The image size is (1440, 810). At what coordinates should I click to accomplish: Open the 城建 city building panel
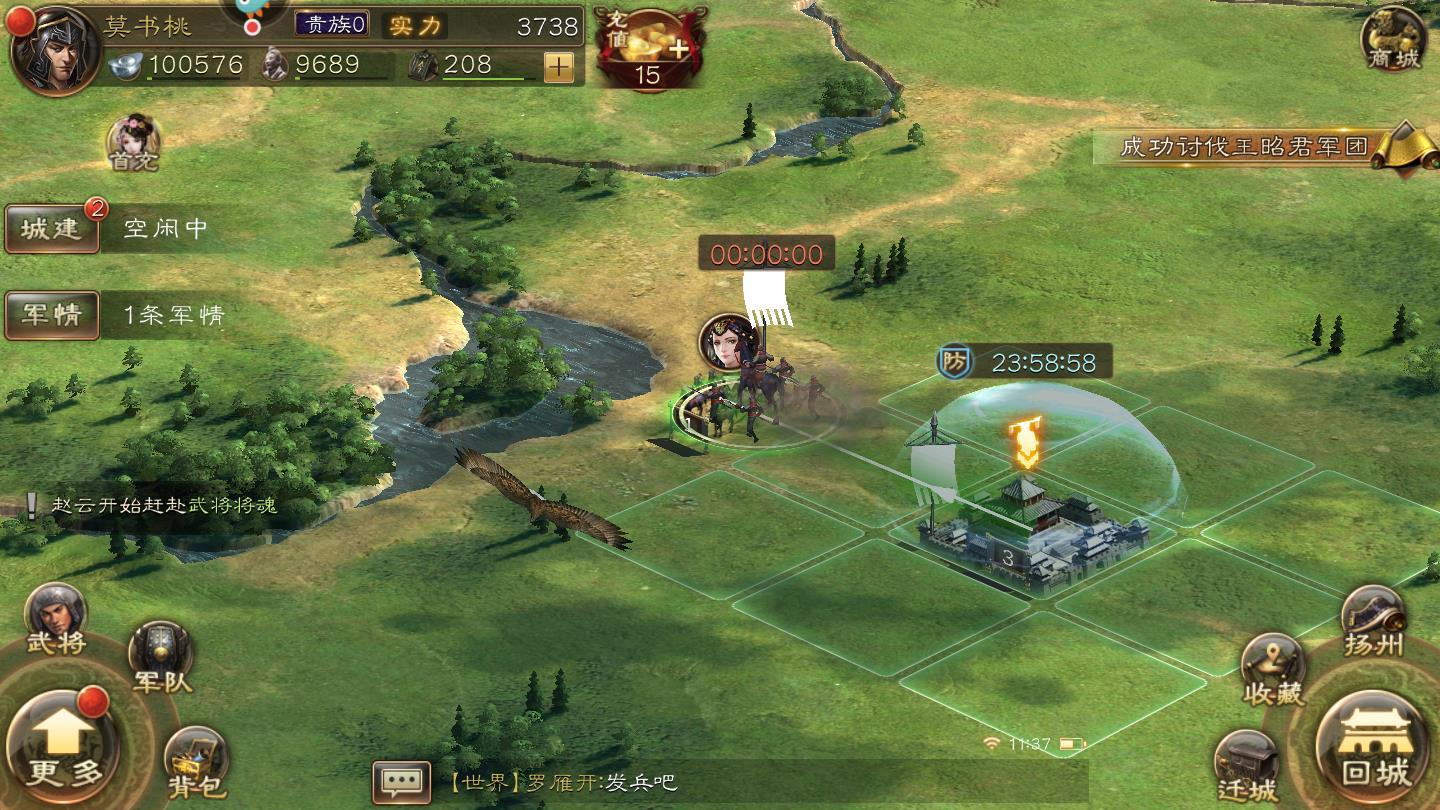(x=52, y=228)
